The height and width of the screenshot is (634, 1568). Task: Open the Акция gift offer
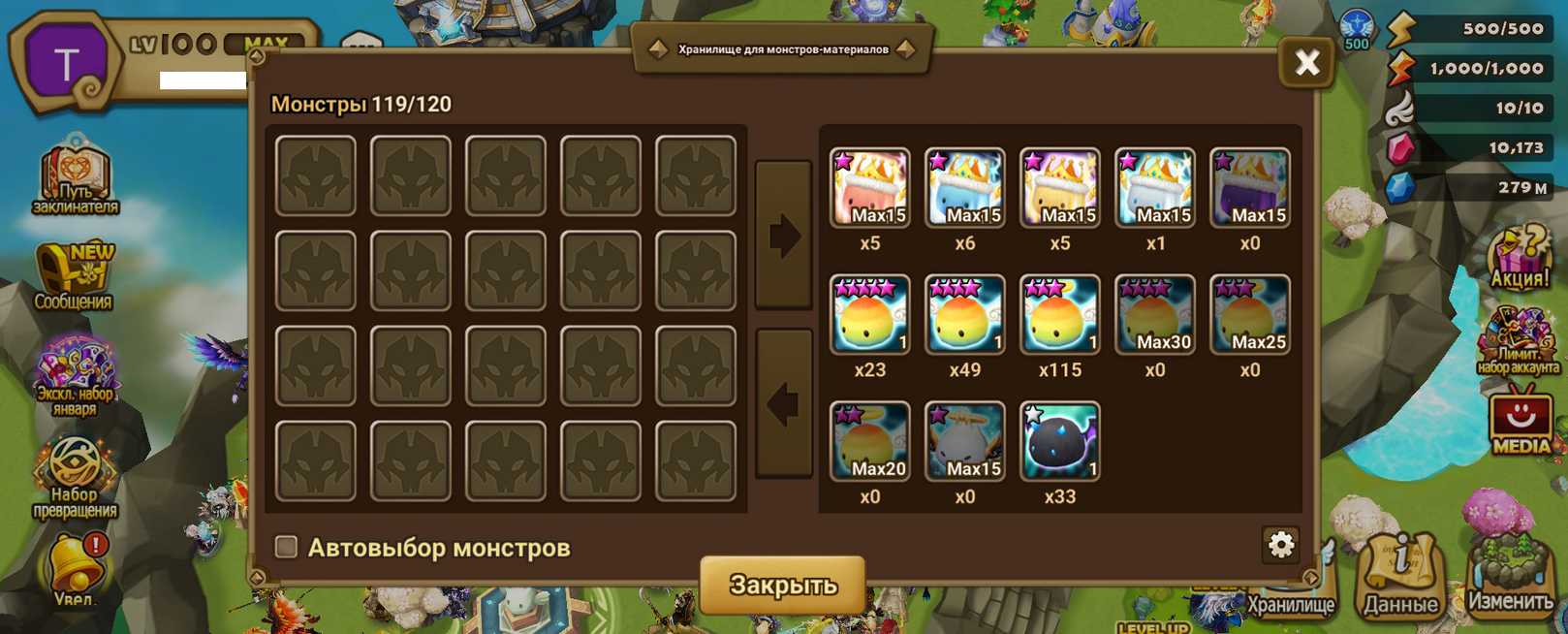pos(1518,257)
